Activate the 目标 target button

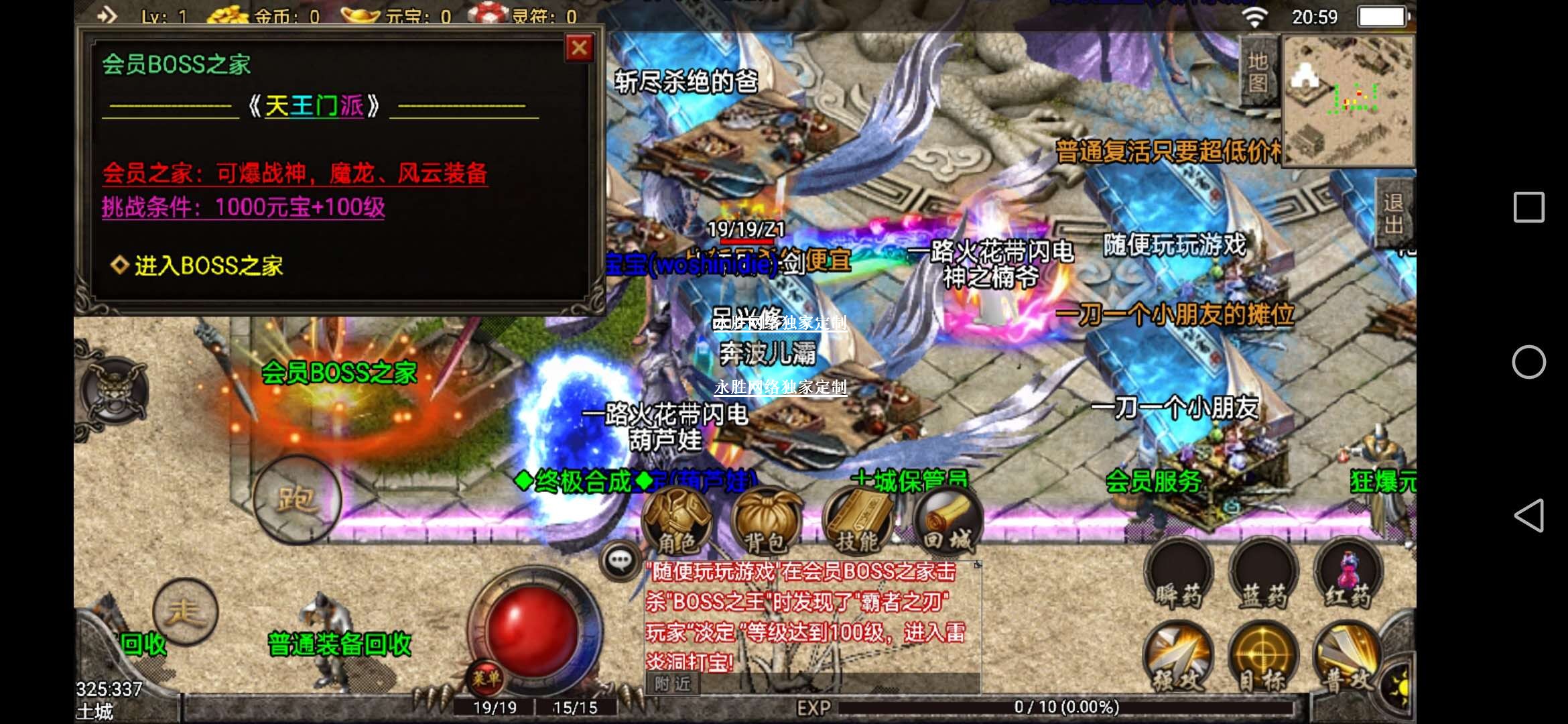point(1263,660)
